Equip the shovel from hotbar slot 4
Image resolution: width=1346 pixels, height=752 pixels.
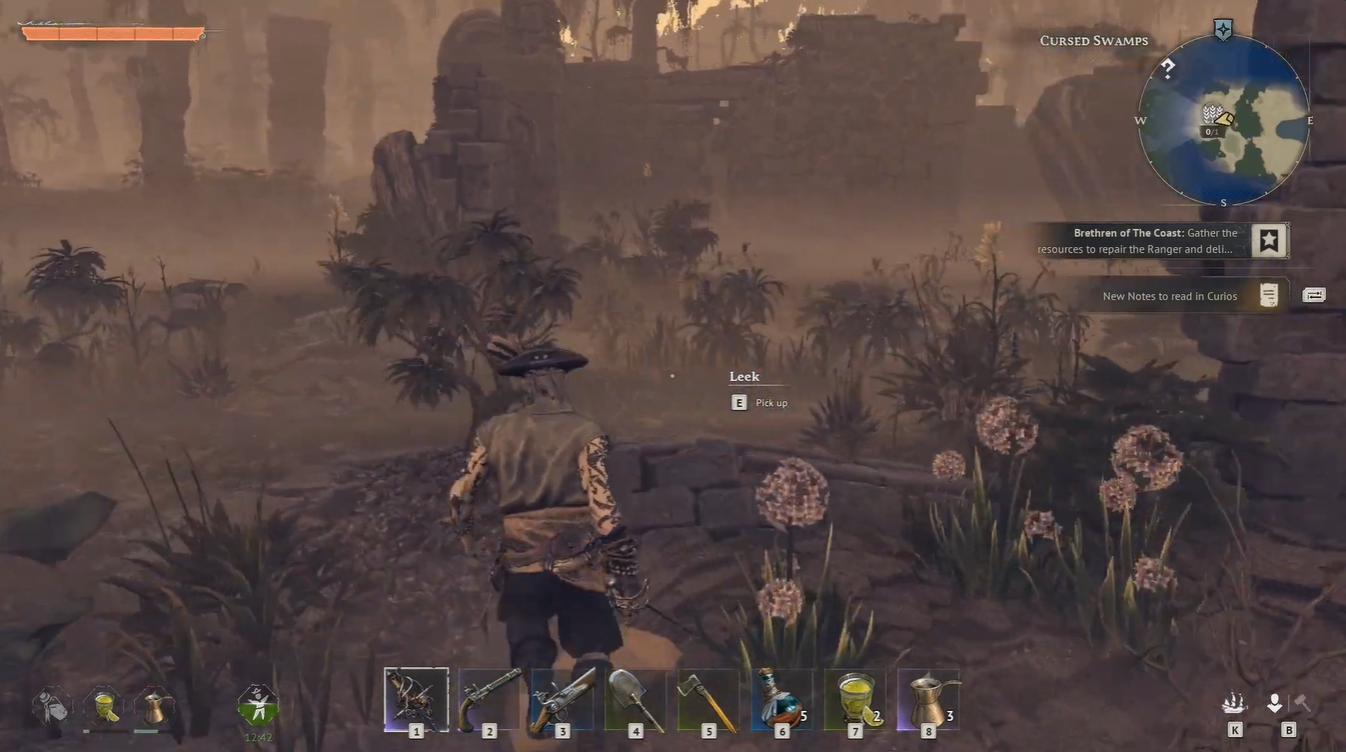pyautogui.click(x=635, y=697)
